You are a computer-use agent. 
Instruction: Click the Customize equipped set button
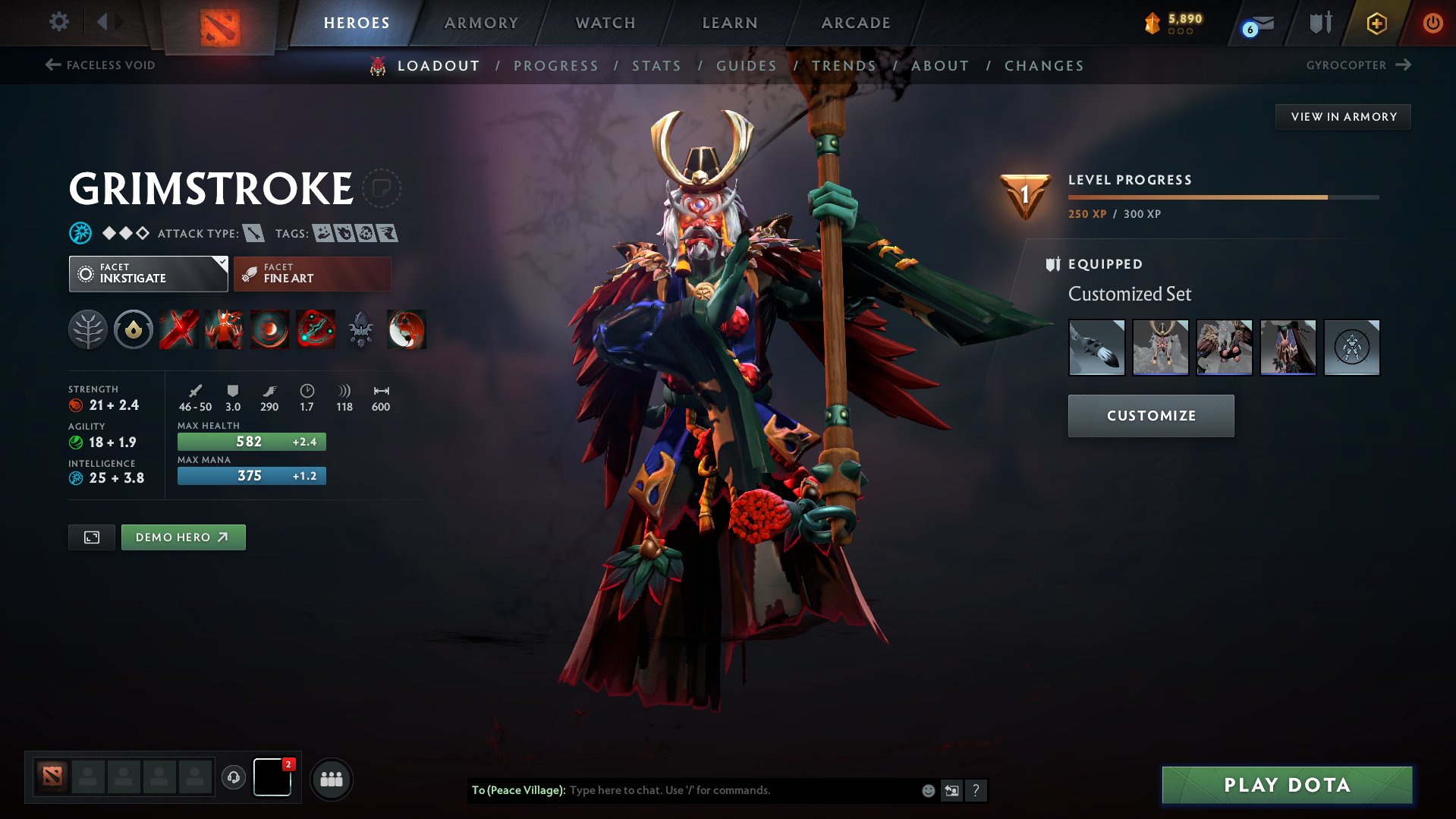click(1150, 415)
